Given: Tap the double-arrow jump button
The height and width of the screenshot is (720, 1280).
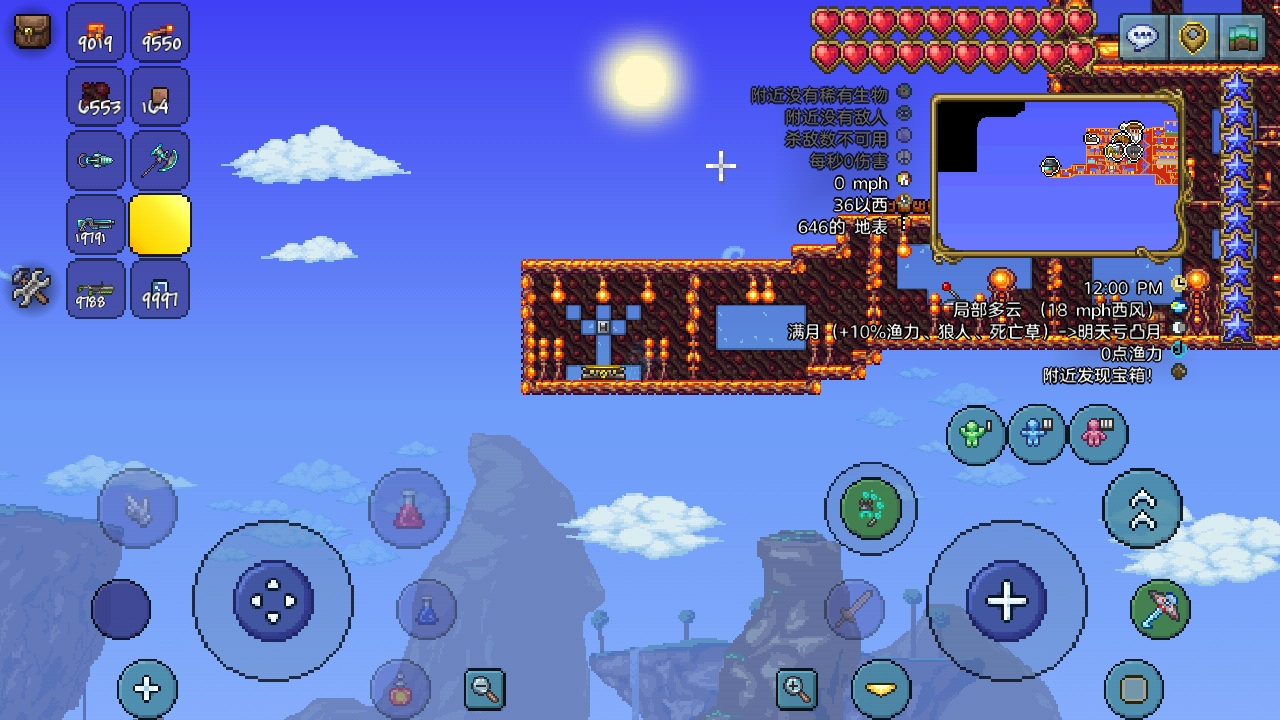Looking at the screenshot, I should click(x=1142, y=509).
